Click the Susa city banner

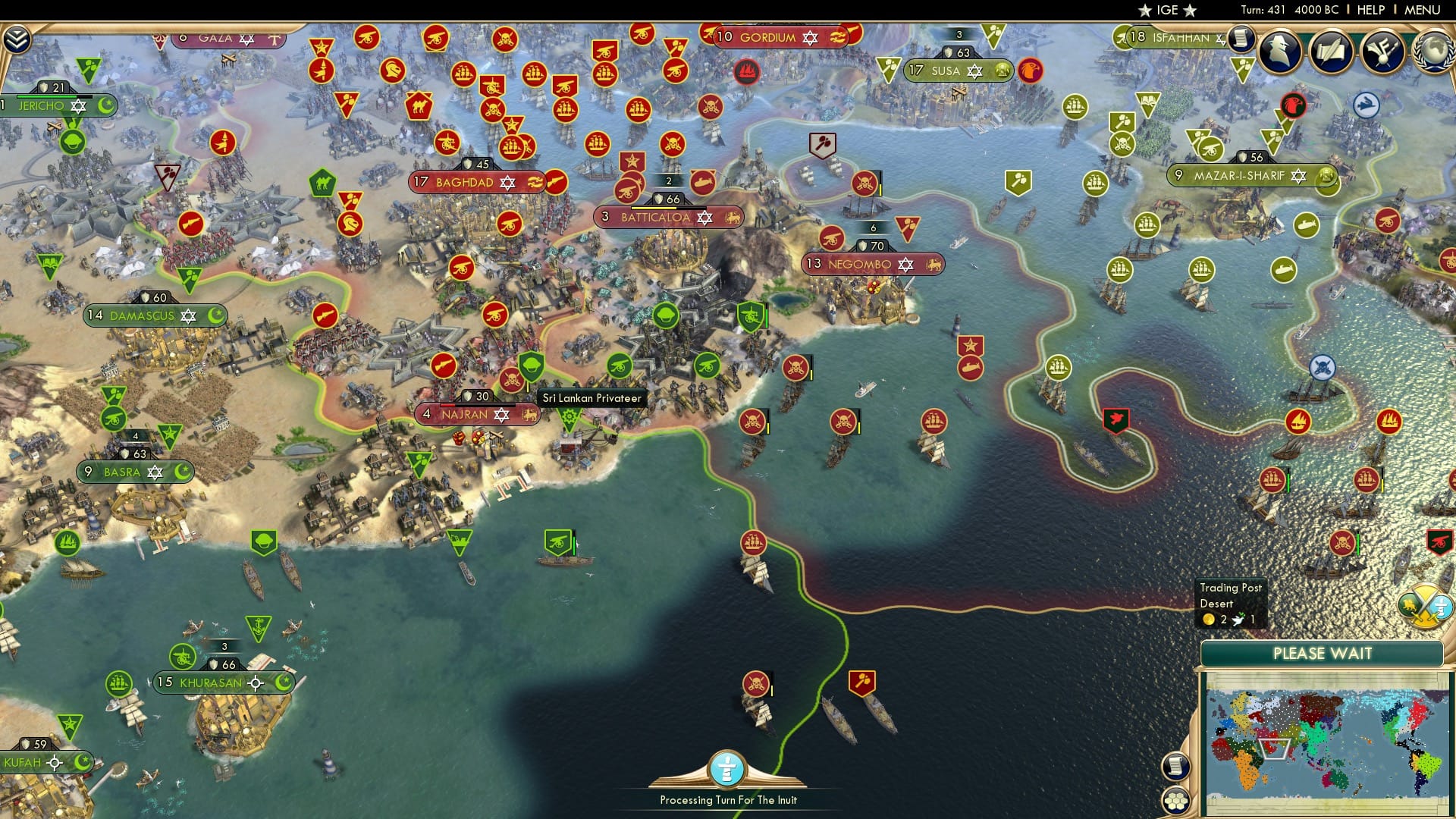943,70
